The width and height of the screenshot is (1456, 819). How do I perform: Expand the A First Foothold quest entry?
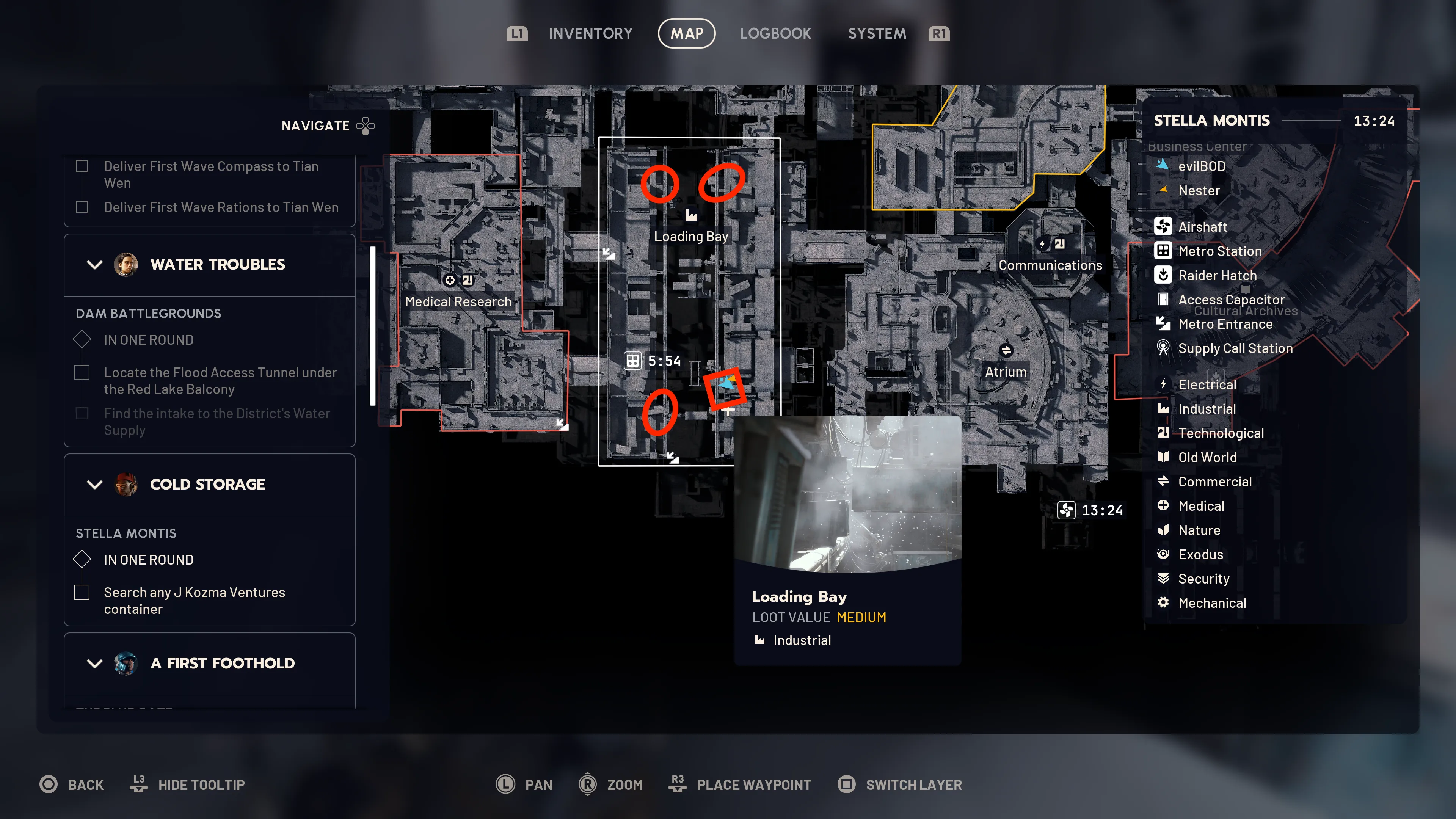(x=94, y=663)
